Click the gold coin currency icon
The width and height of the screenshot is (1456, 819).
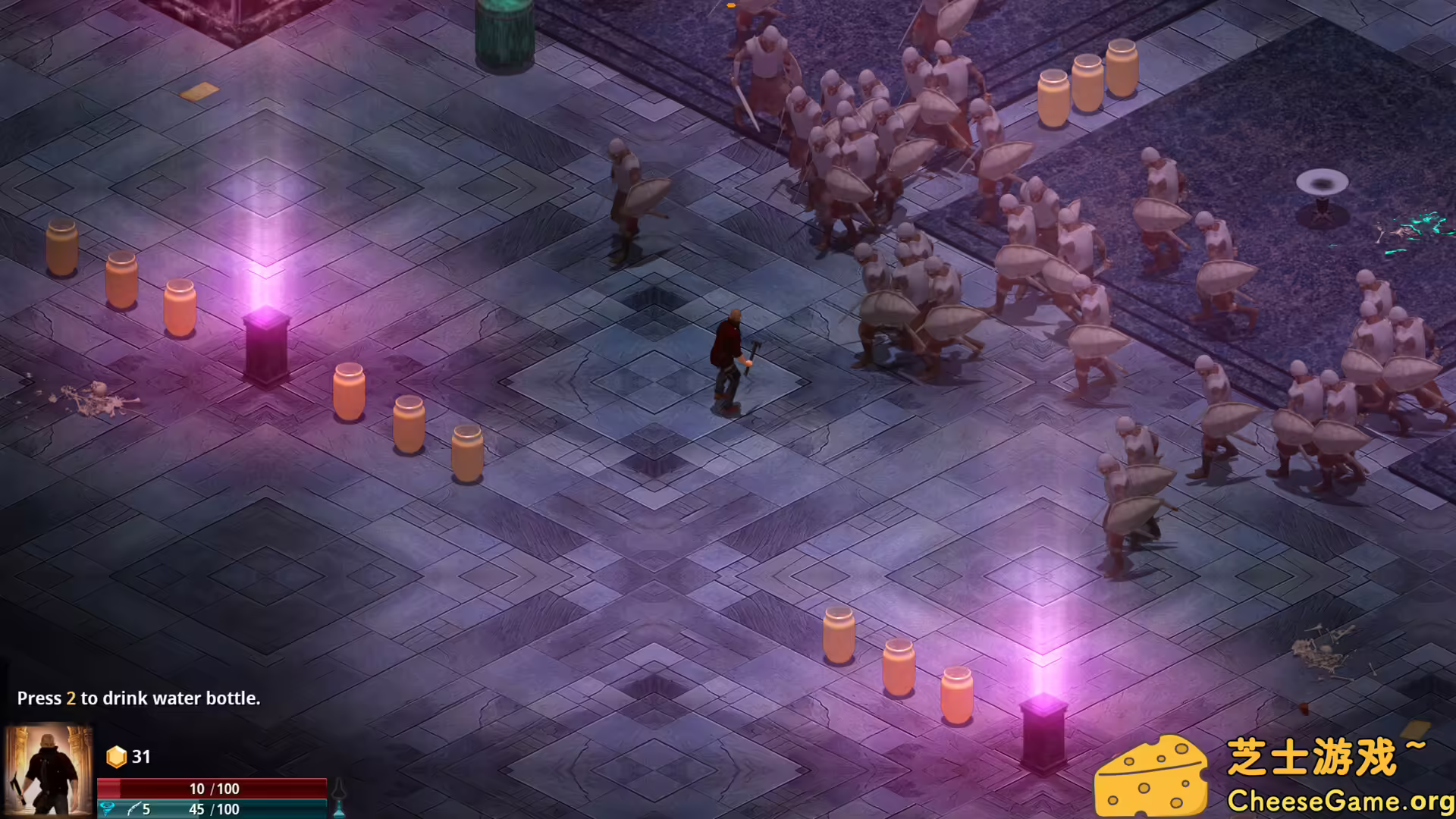pos(115,756)
